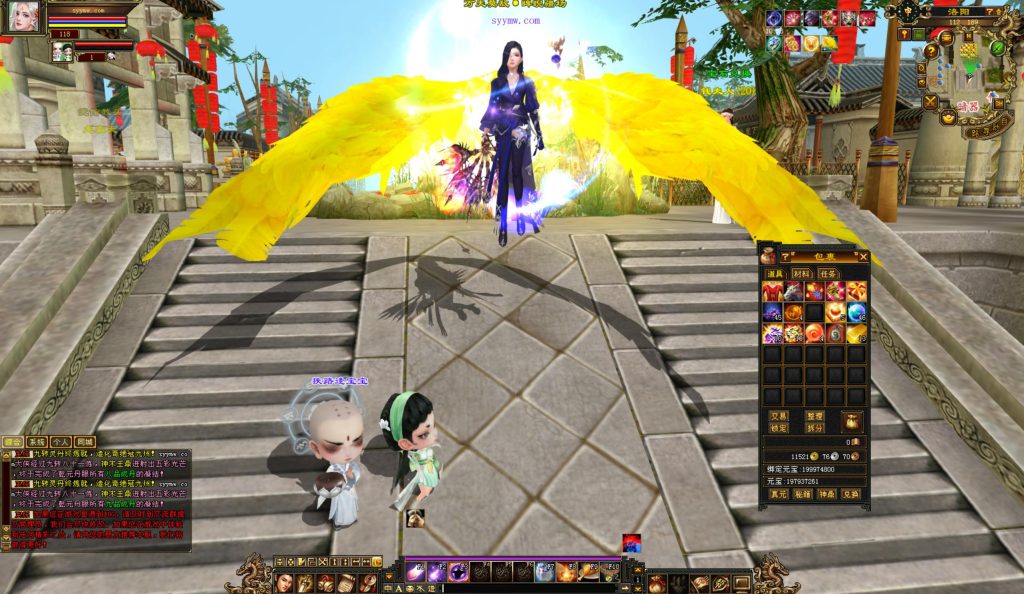This screenshot has height=594, width=1024.
Task: Select the red robe item slot
Action: pyautogui.click(x=772, y=291)
